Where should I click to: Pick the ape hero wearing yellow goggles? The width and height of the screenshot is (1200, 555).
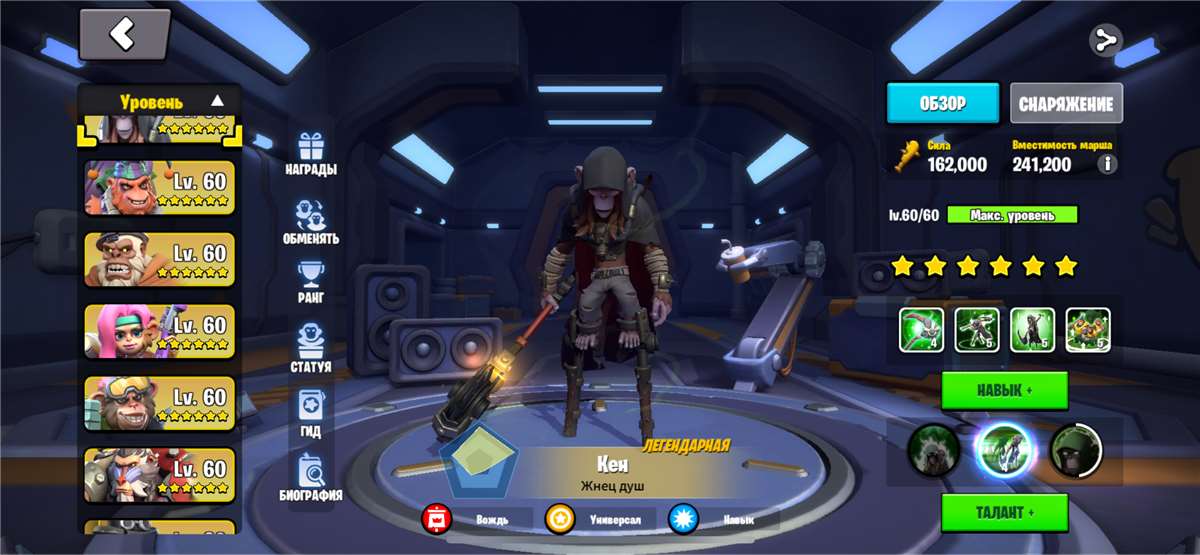click(159, 403)
